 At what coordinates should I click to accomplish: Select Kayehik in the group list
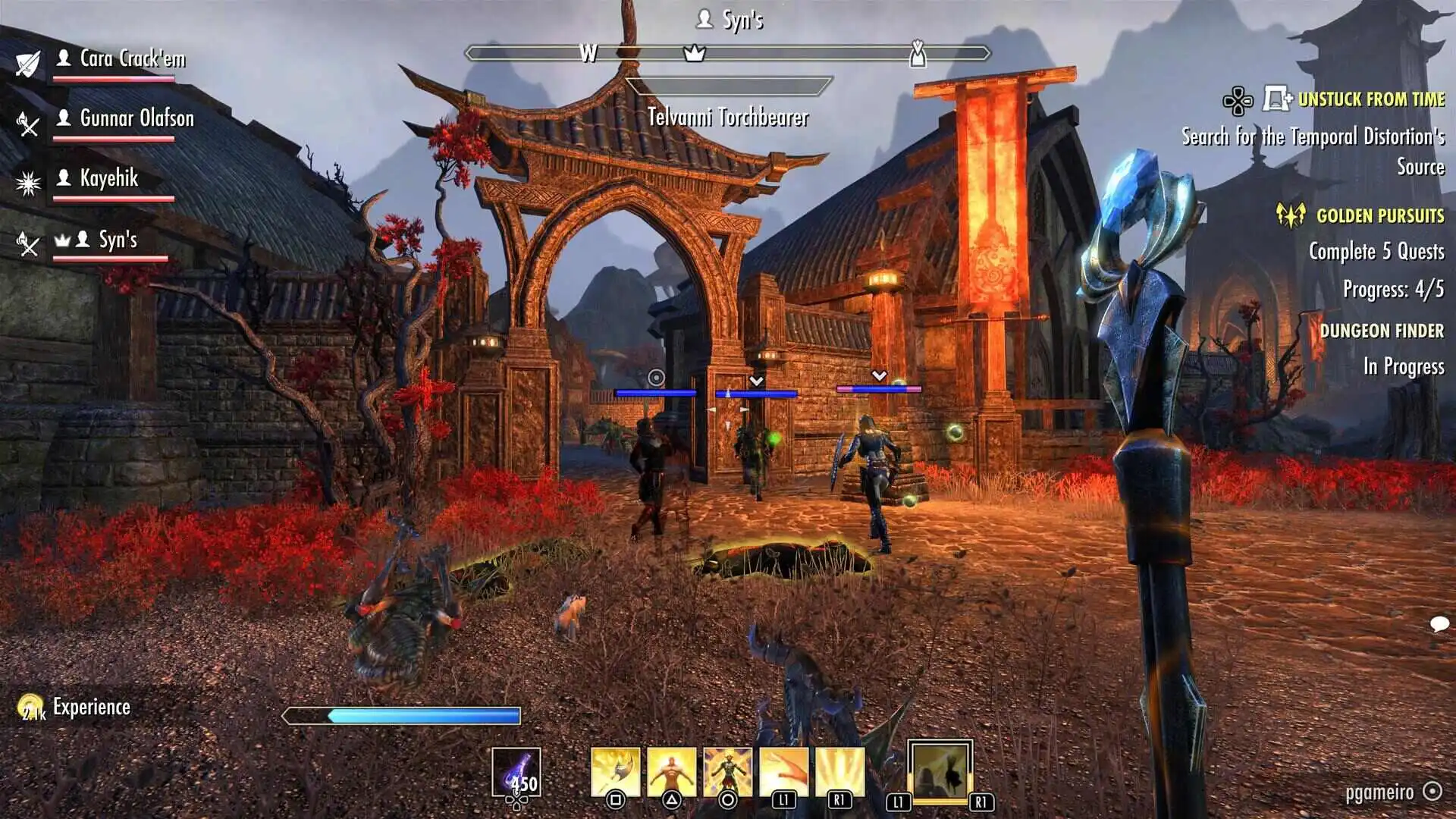point(109,178)
